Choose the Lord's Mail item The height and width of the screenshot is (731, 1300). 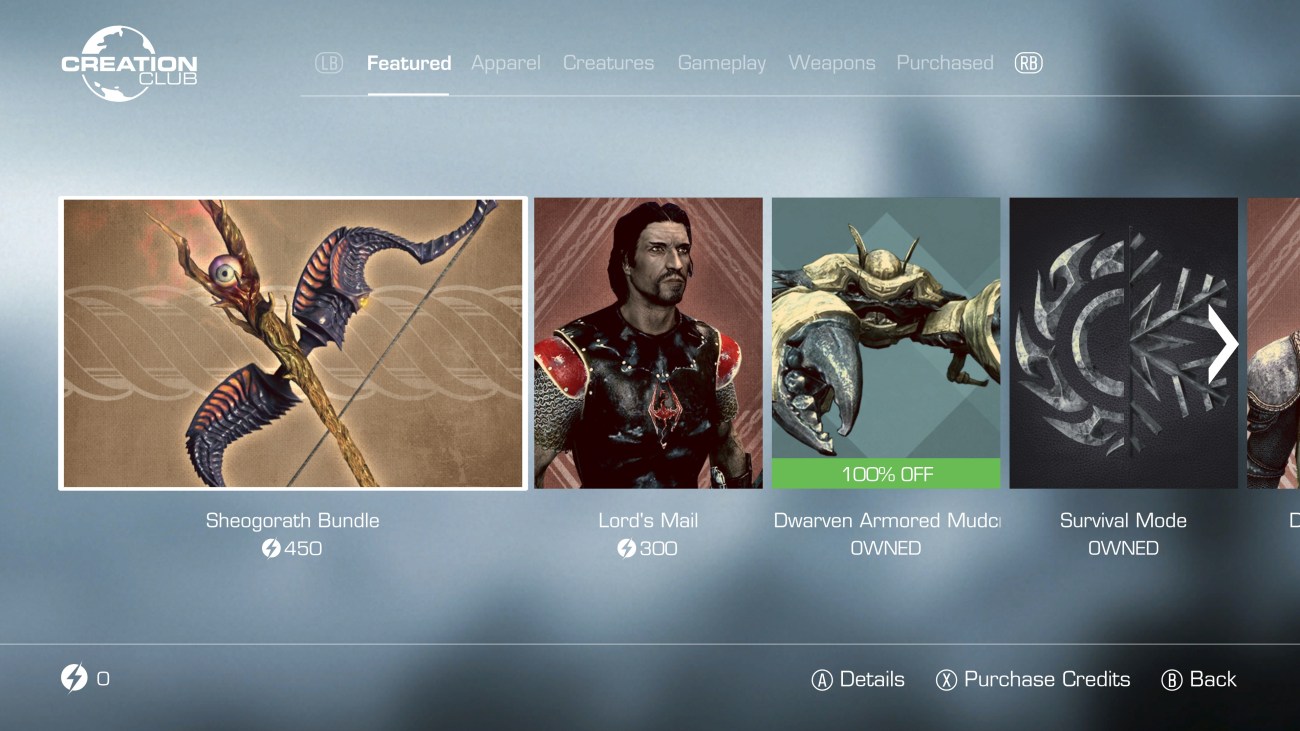point(648,343)
